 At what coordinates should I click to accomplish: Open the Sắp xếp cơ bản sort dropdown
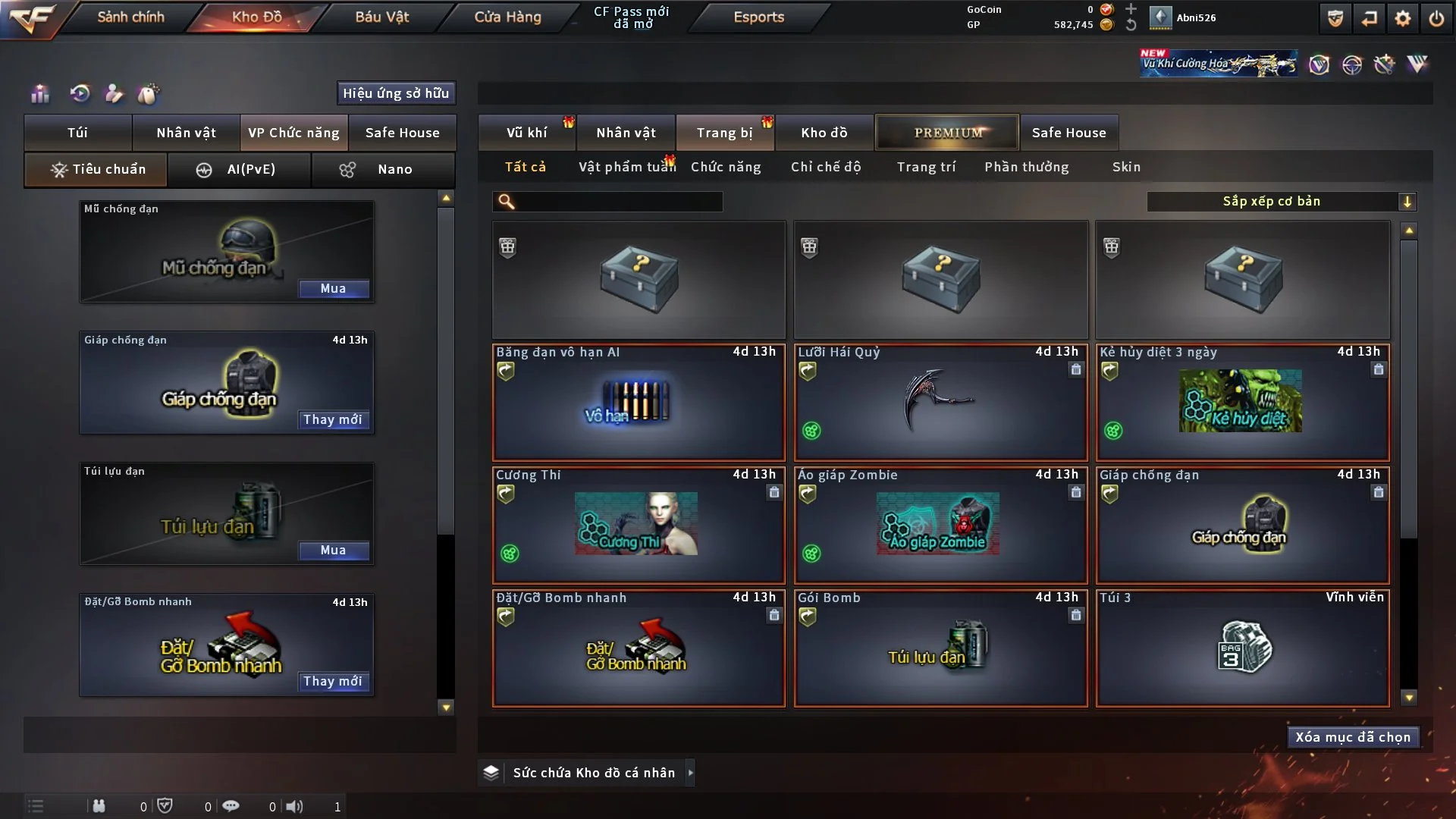click(1281, 201)
